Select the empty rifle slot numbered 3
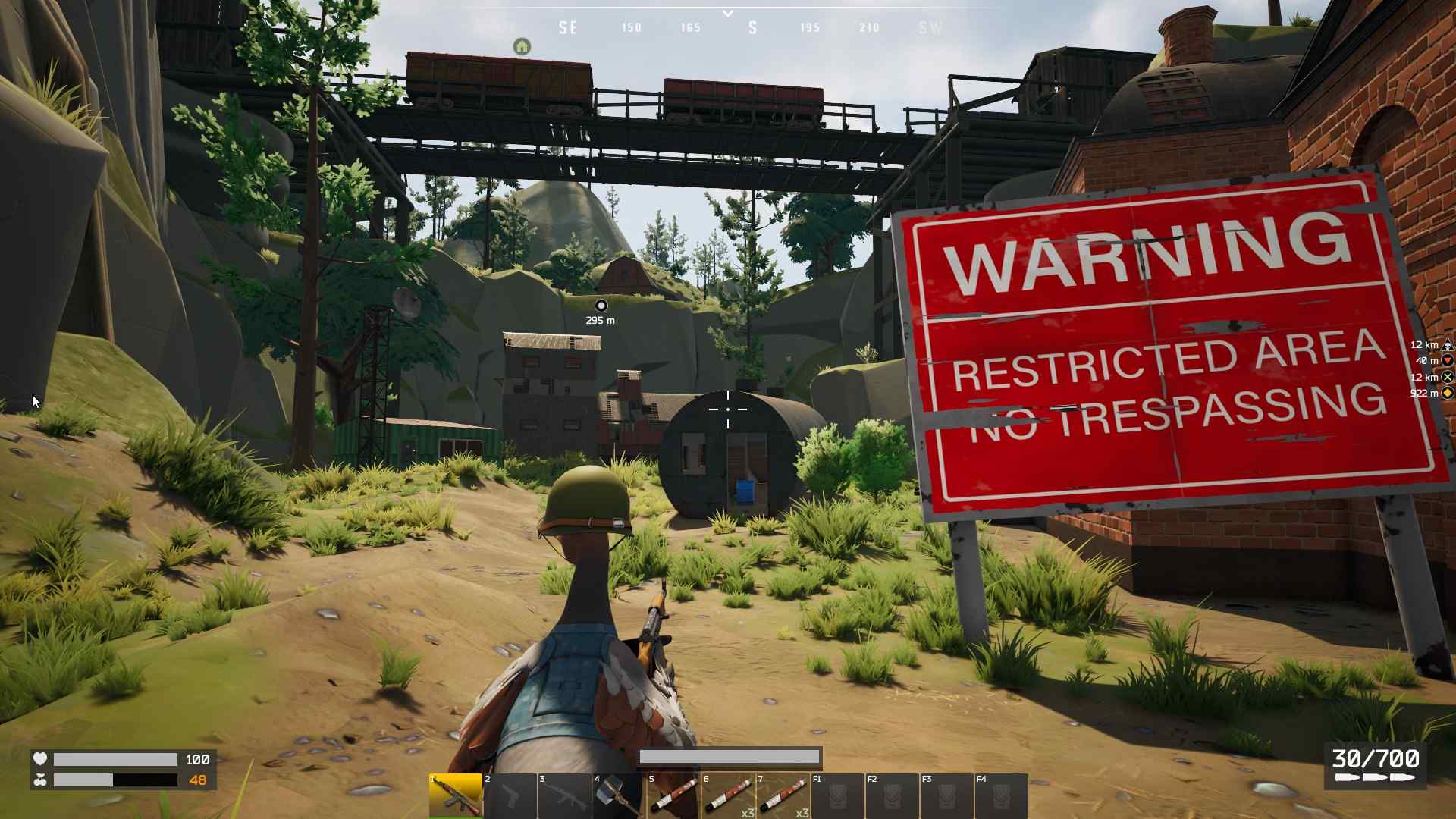 [565, 795]
